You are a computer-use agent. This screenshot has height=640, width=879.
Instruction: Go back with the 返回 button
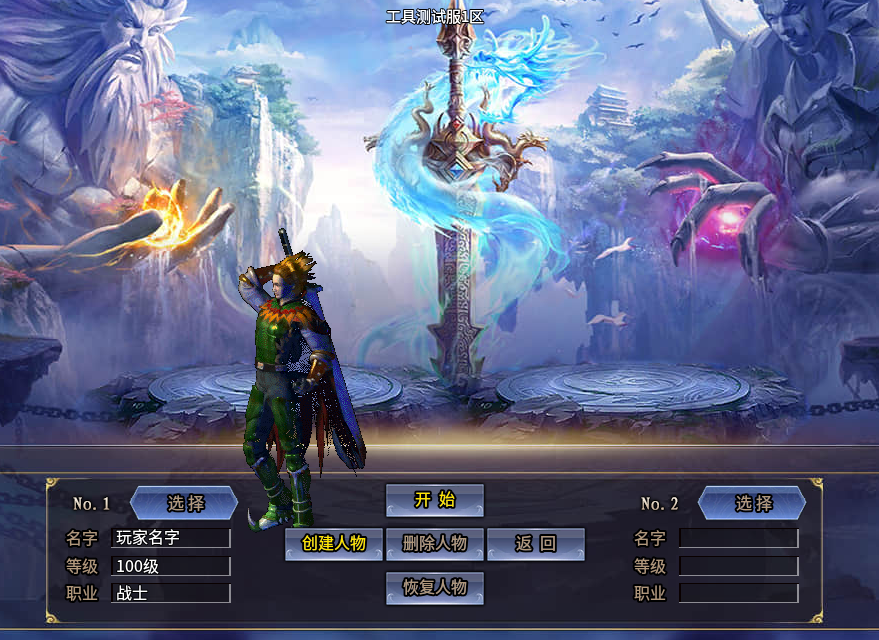click(x=535, y=544)
